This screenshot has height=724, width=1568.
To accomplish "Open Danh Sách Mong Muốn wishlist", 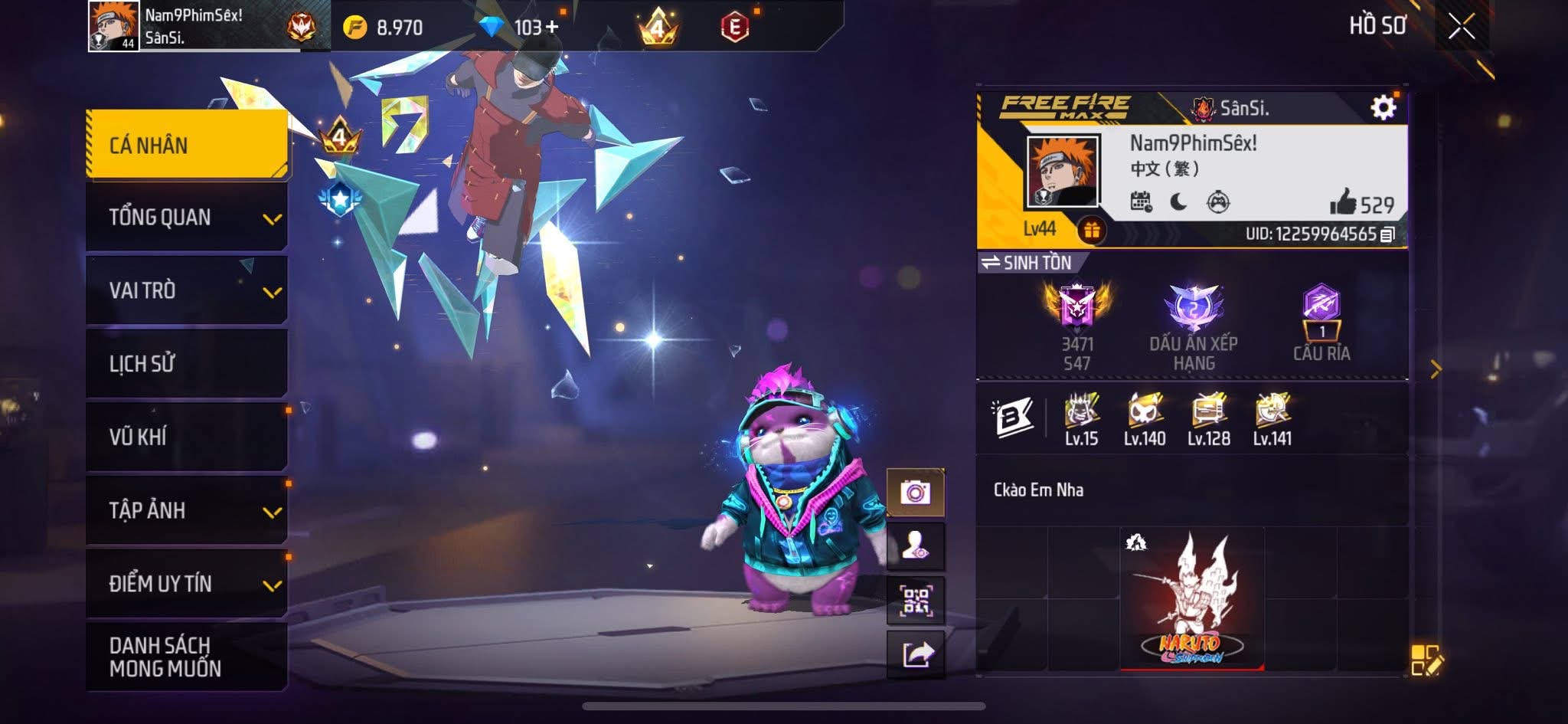I will [x=187, y=657].
